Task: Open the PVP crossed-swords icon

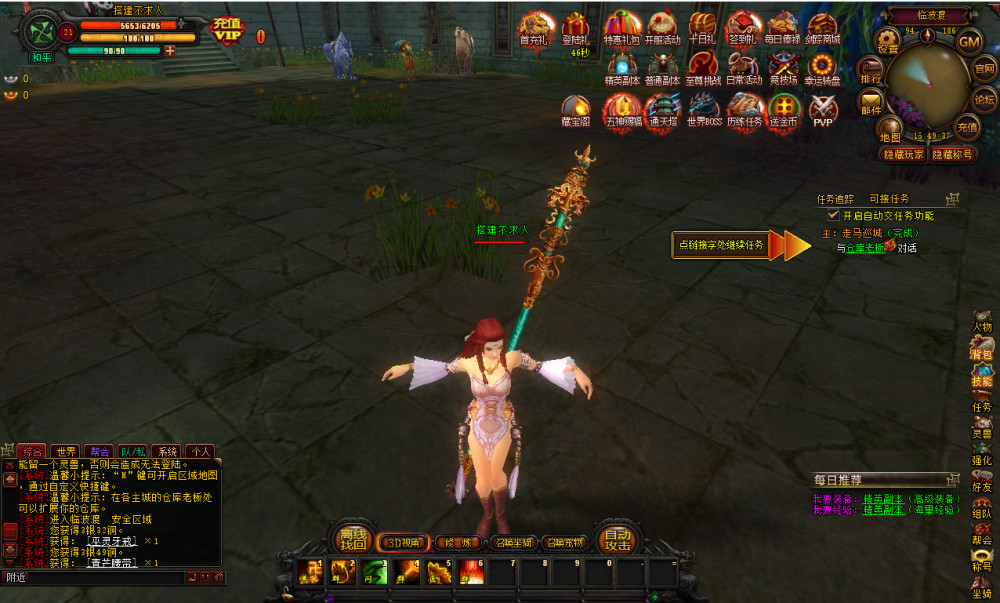Action: (x=822, y=107)
